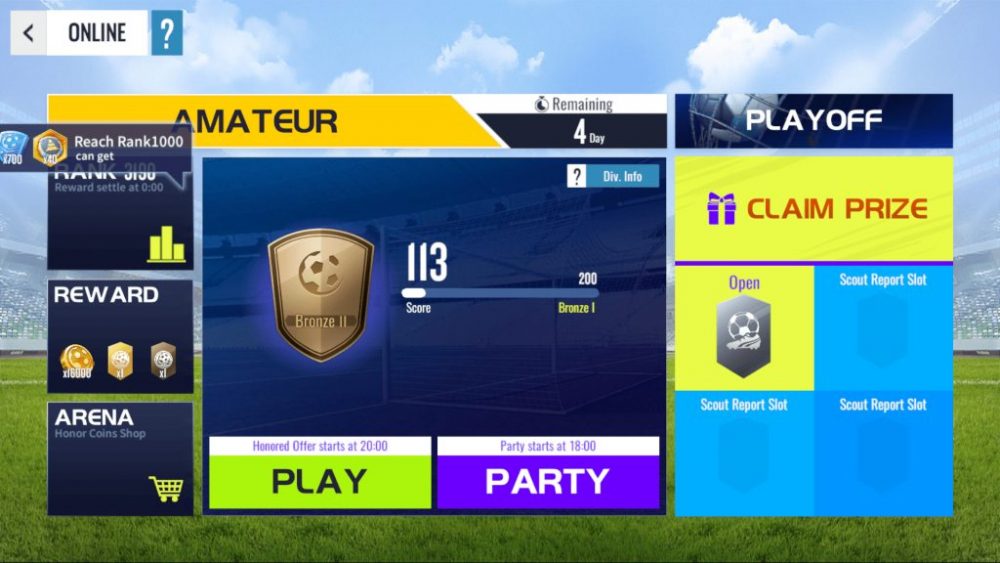Image resolution: width=1000 pixels, height=563 pixels.
Task: Open the ready scout report pack
Action: tap(744, 329)
